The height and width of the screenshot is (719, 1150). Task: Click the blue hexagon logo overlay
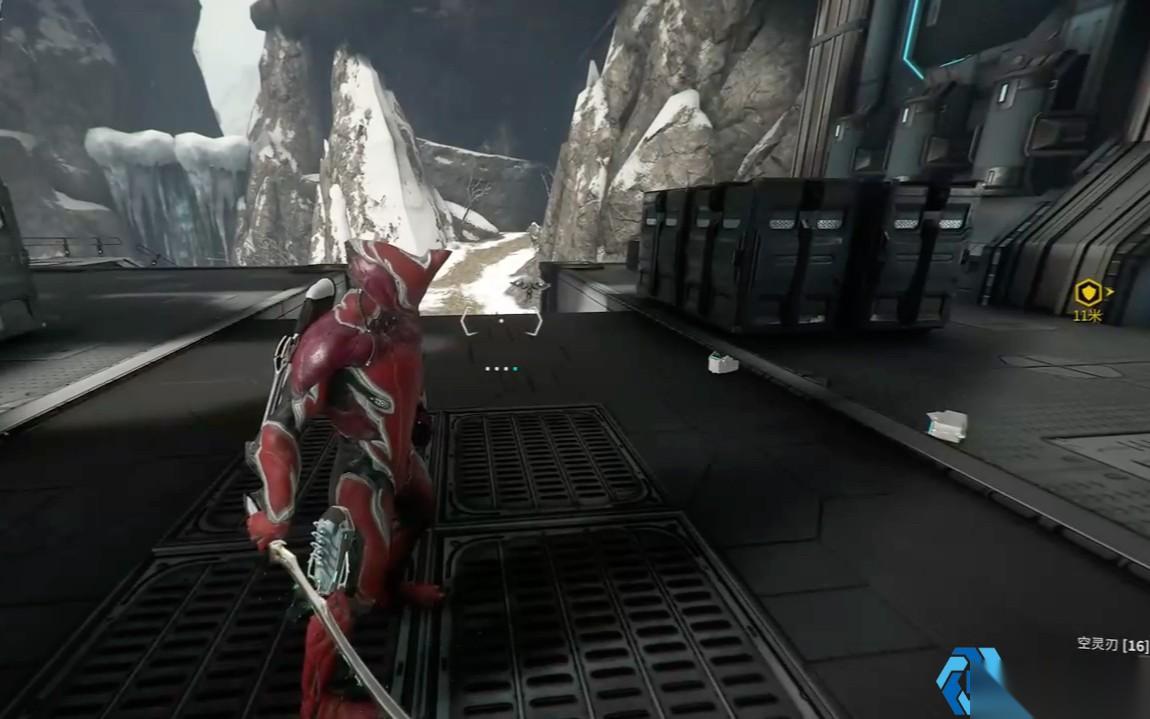[968, 682]
